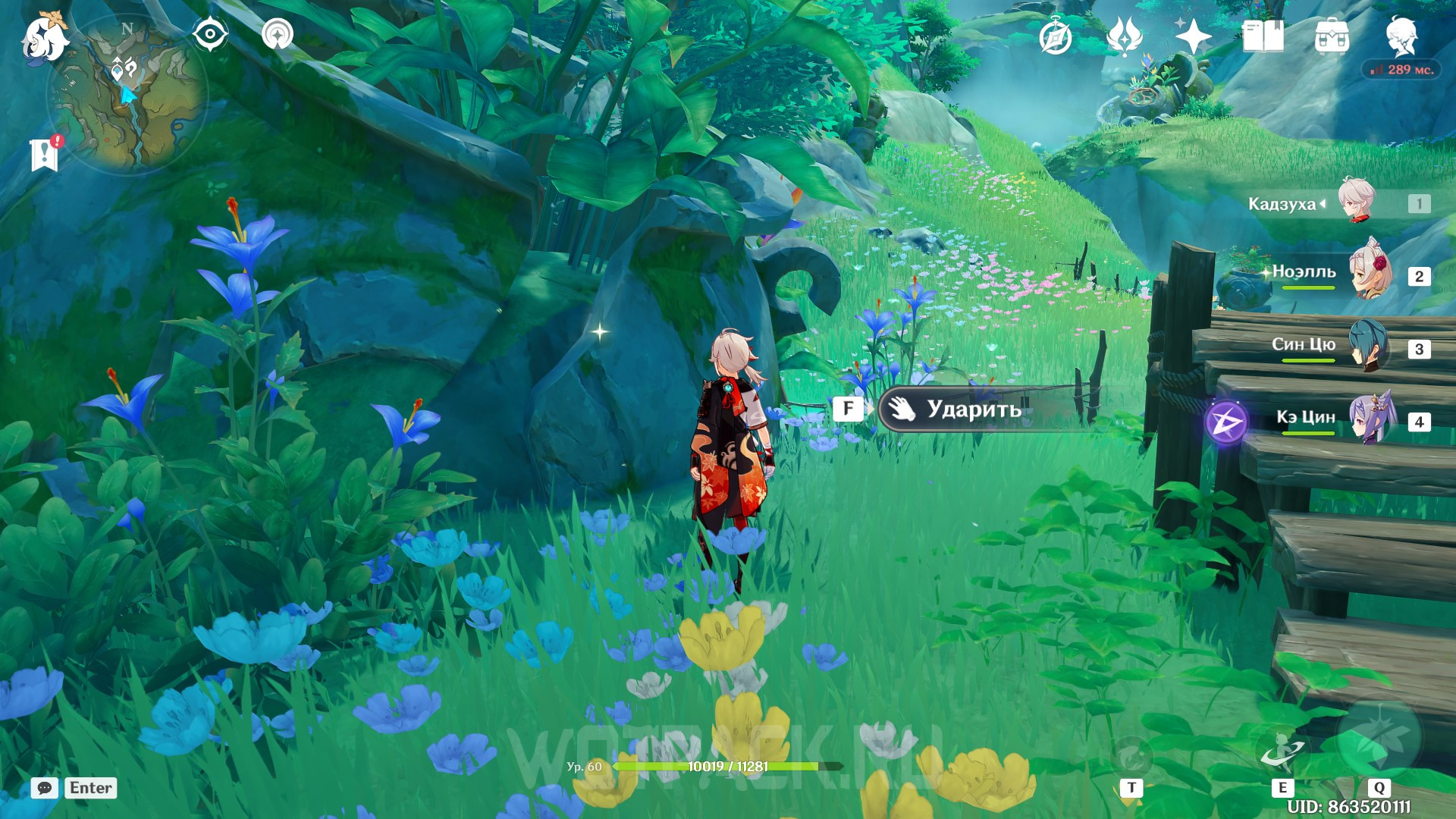Open the character screen icon

pyautogui.click(x=1401, y=36)
